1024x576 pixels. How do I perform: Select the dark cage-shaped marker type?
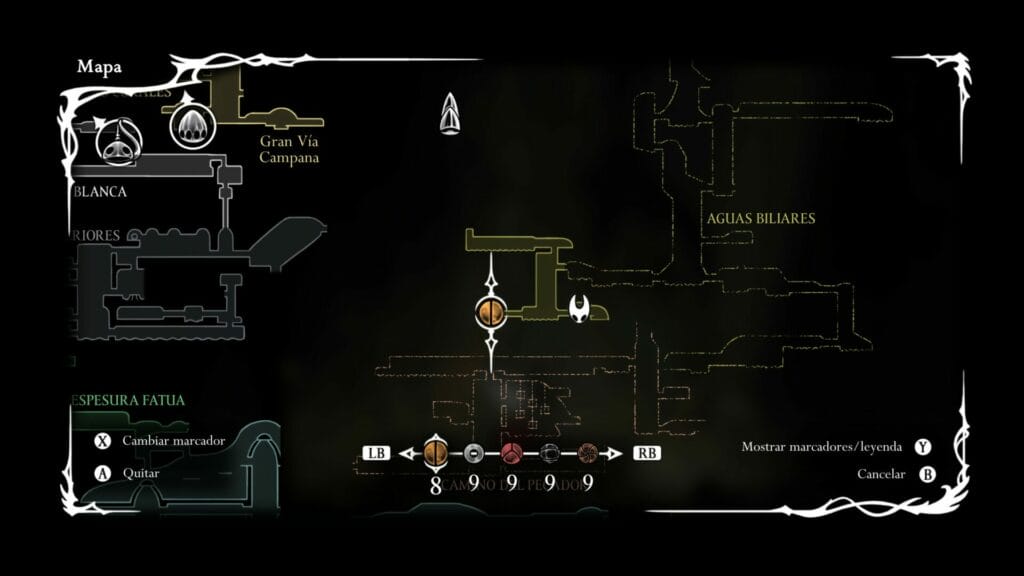[x=550, y=453]
